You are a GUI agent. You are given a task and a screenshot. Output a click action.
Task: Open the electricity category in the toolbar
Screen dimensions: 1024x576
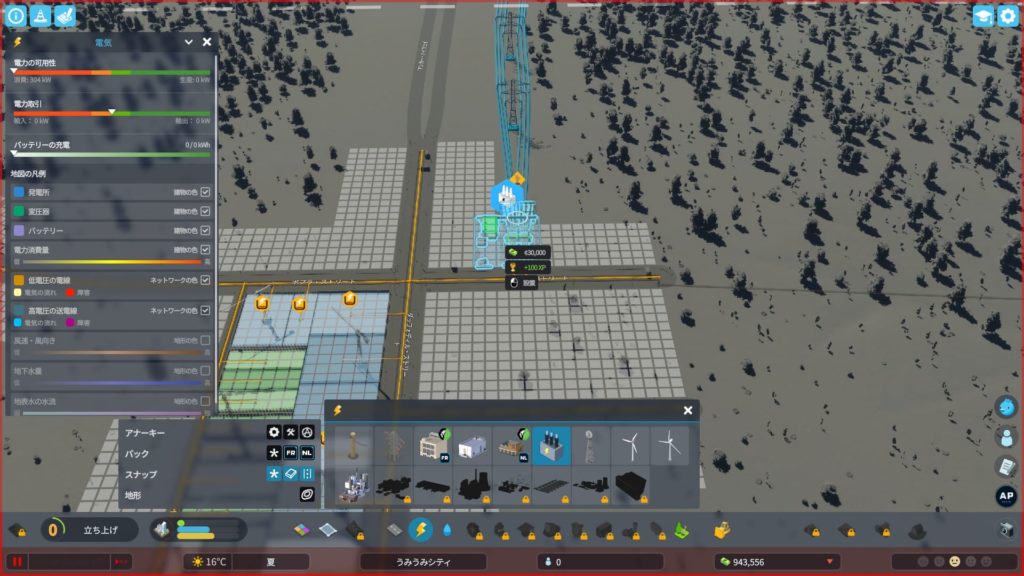click(421, 530)
